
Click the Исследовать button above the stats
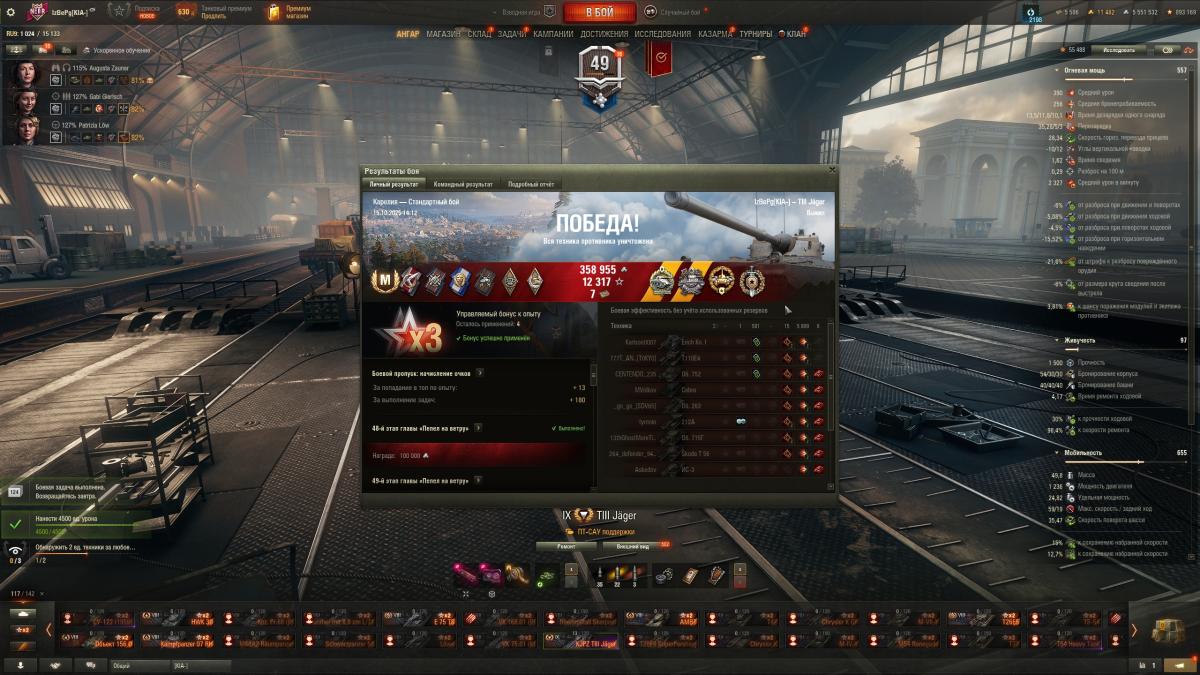1119,49
